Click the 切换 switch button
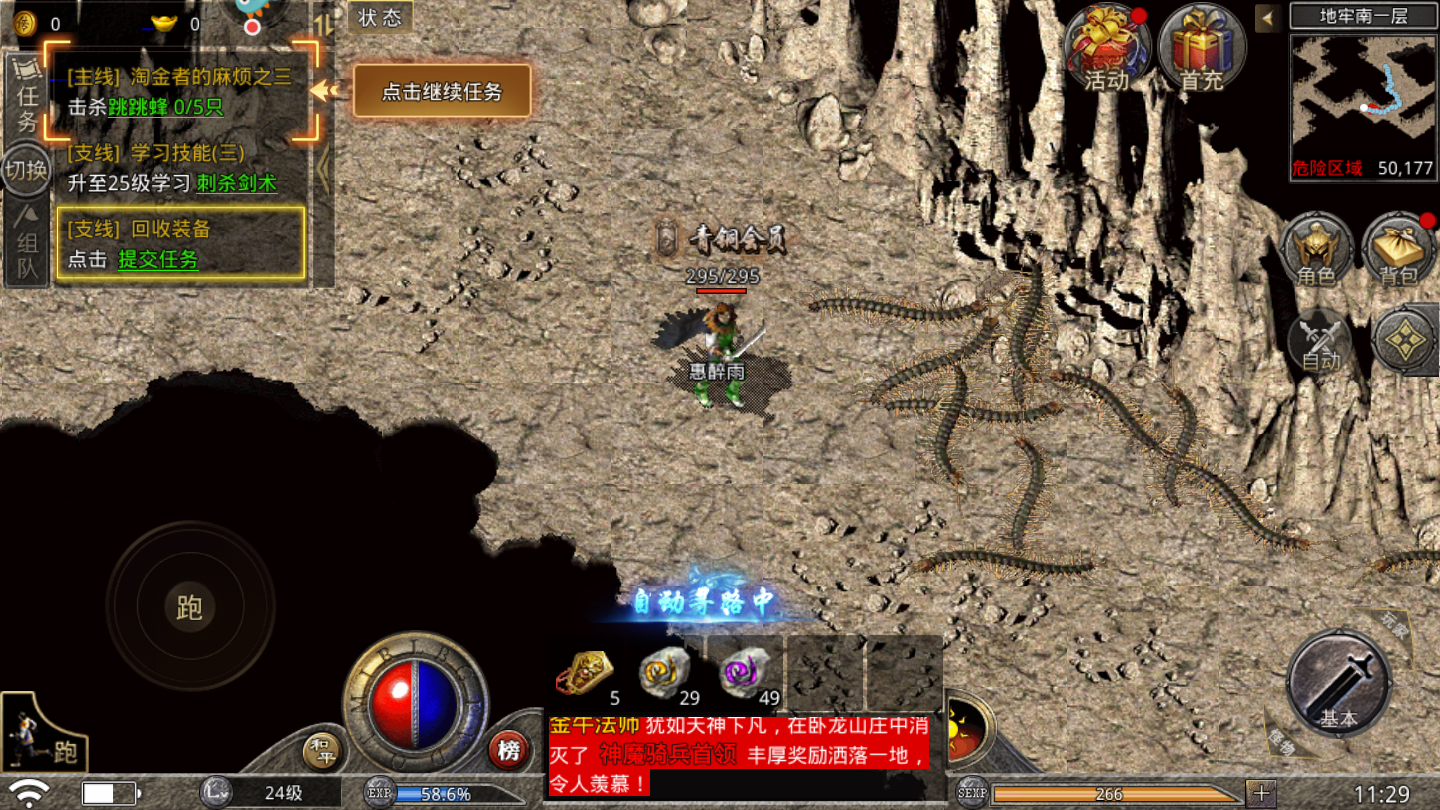This screenshot has height=810, width=1440. pos(27,170)
